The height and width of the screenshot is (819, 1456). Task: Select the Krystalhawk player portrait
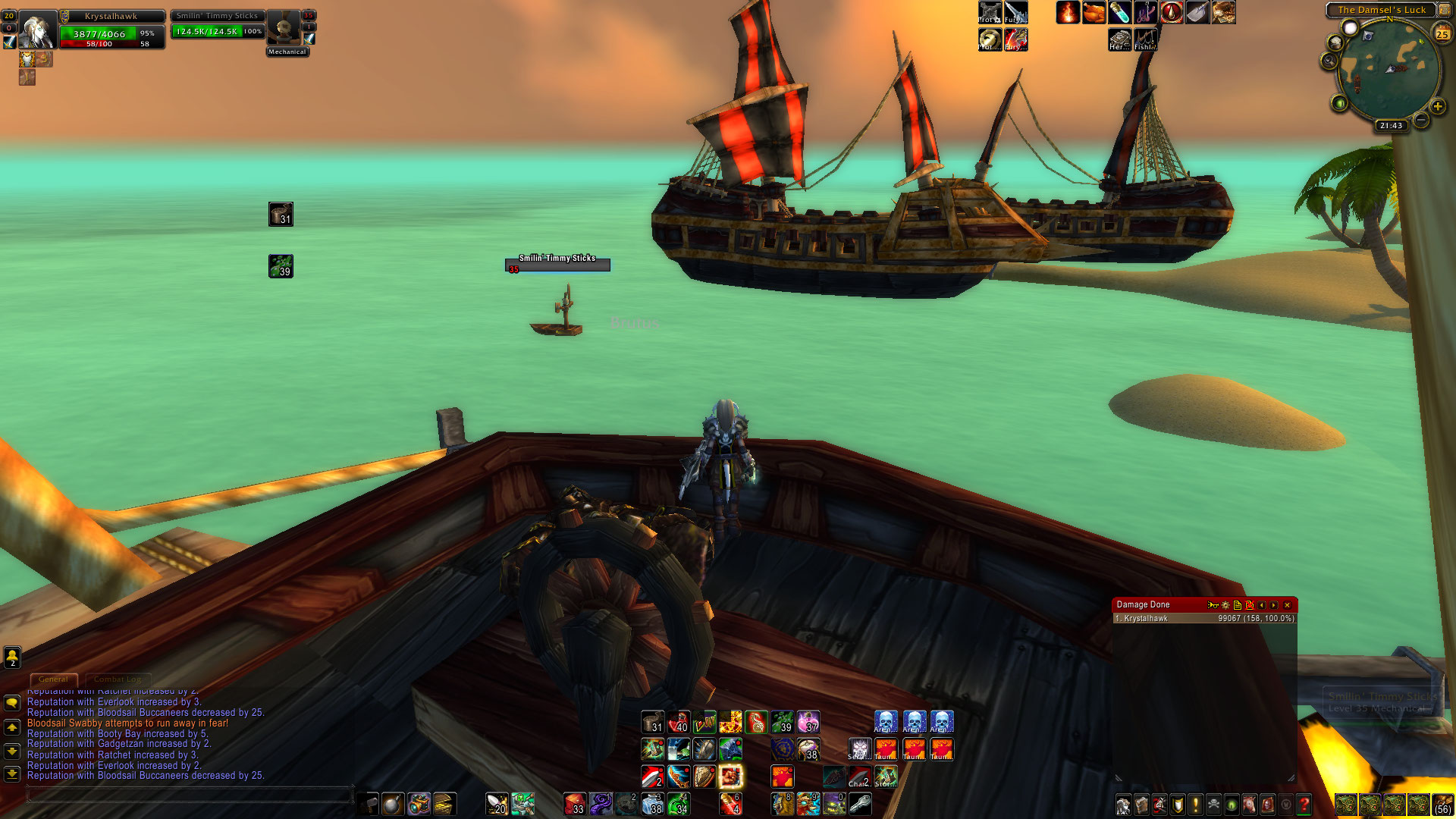tap(37, 30)
